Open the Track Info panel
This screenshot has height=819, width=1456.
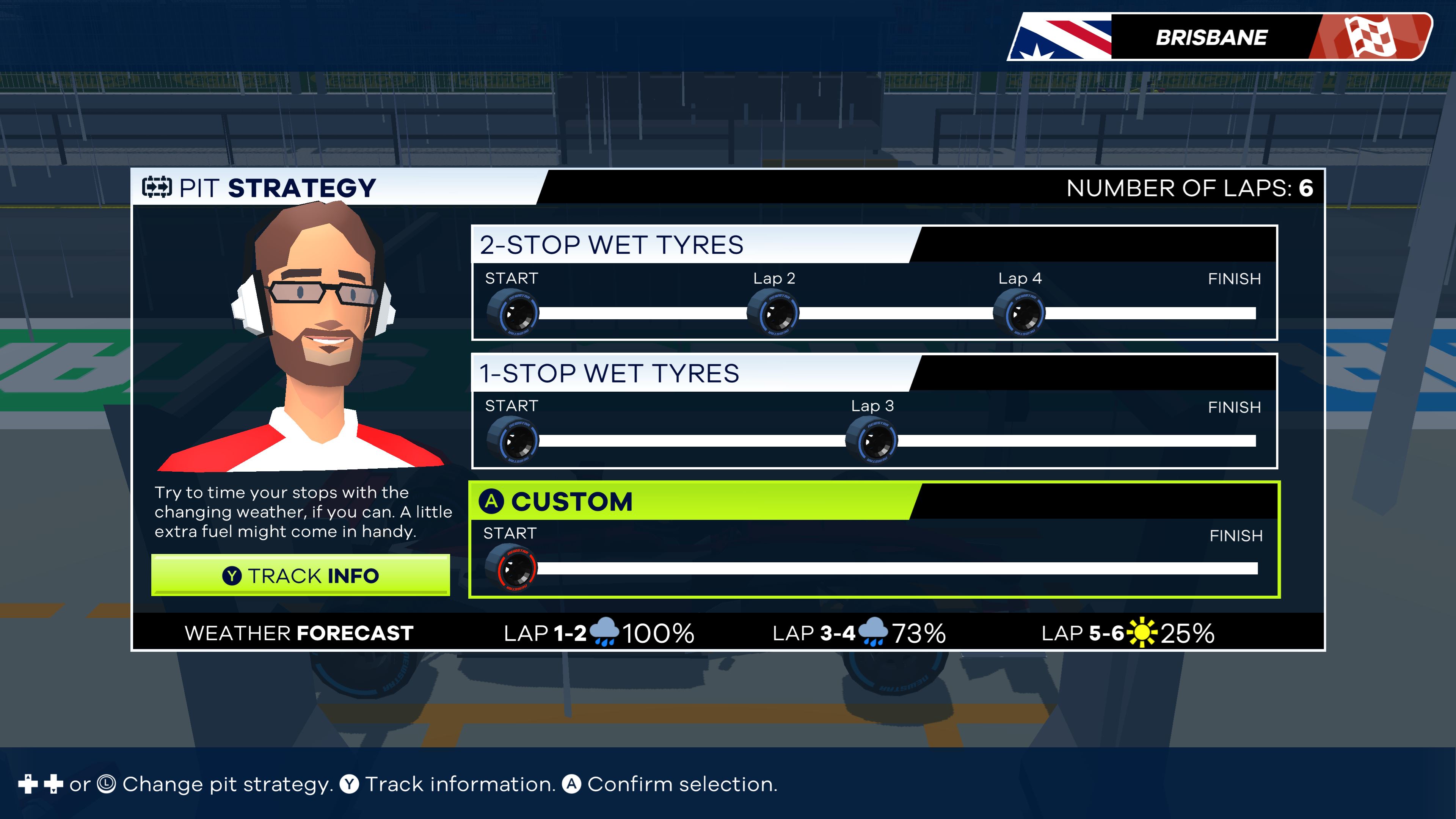[x=300, y=576]
